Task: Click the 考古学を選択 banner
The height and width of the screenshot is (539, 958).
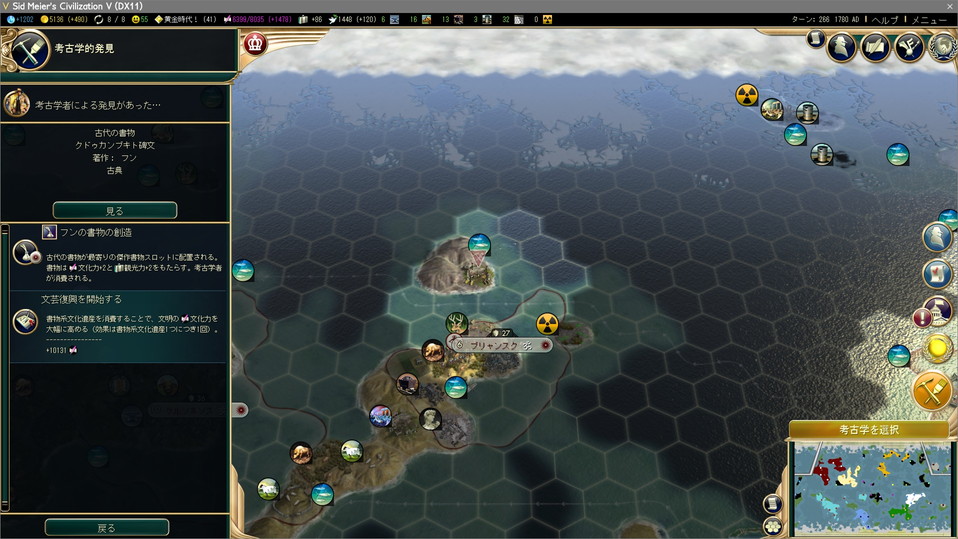Action: 868,430
